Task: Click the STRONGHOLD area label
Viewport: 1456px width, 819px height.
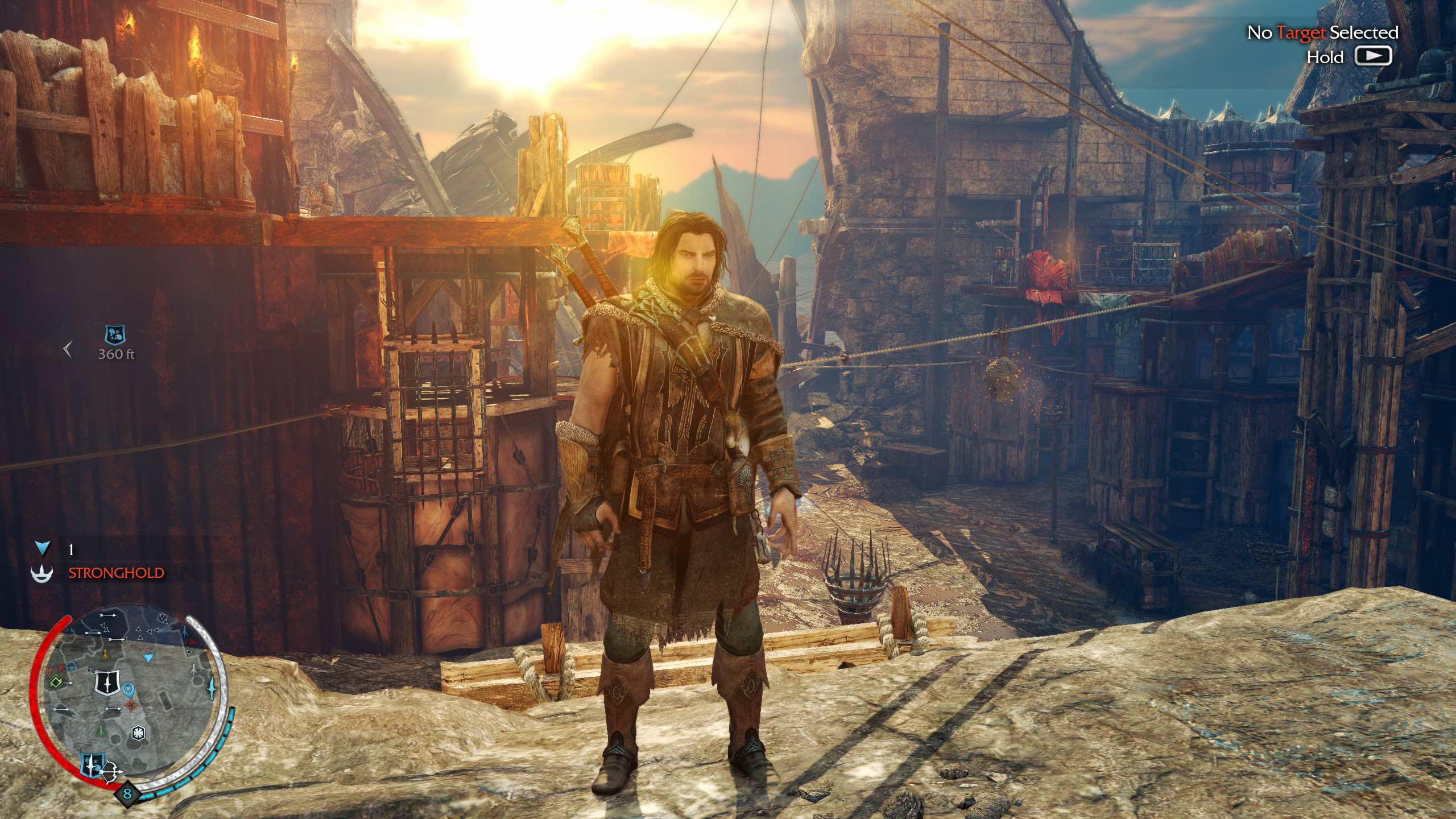Action: [116, 573]
